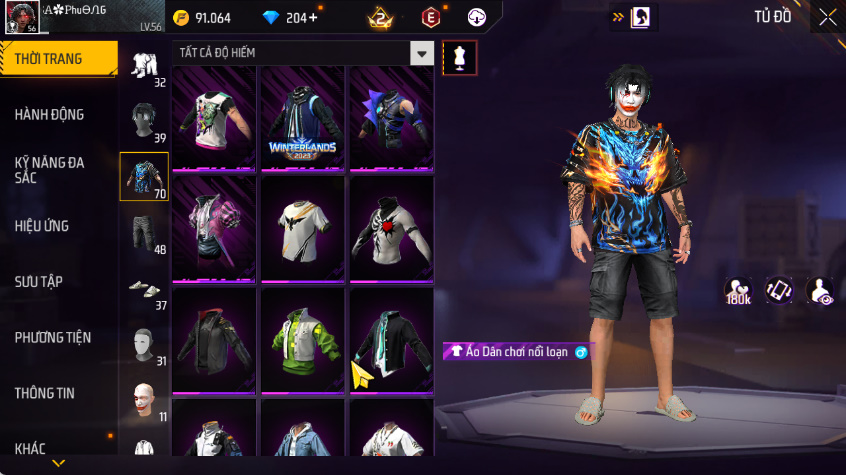
Task: Open the rarity filter dropdown
Action: [423, 53]
